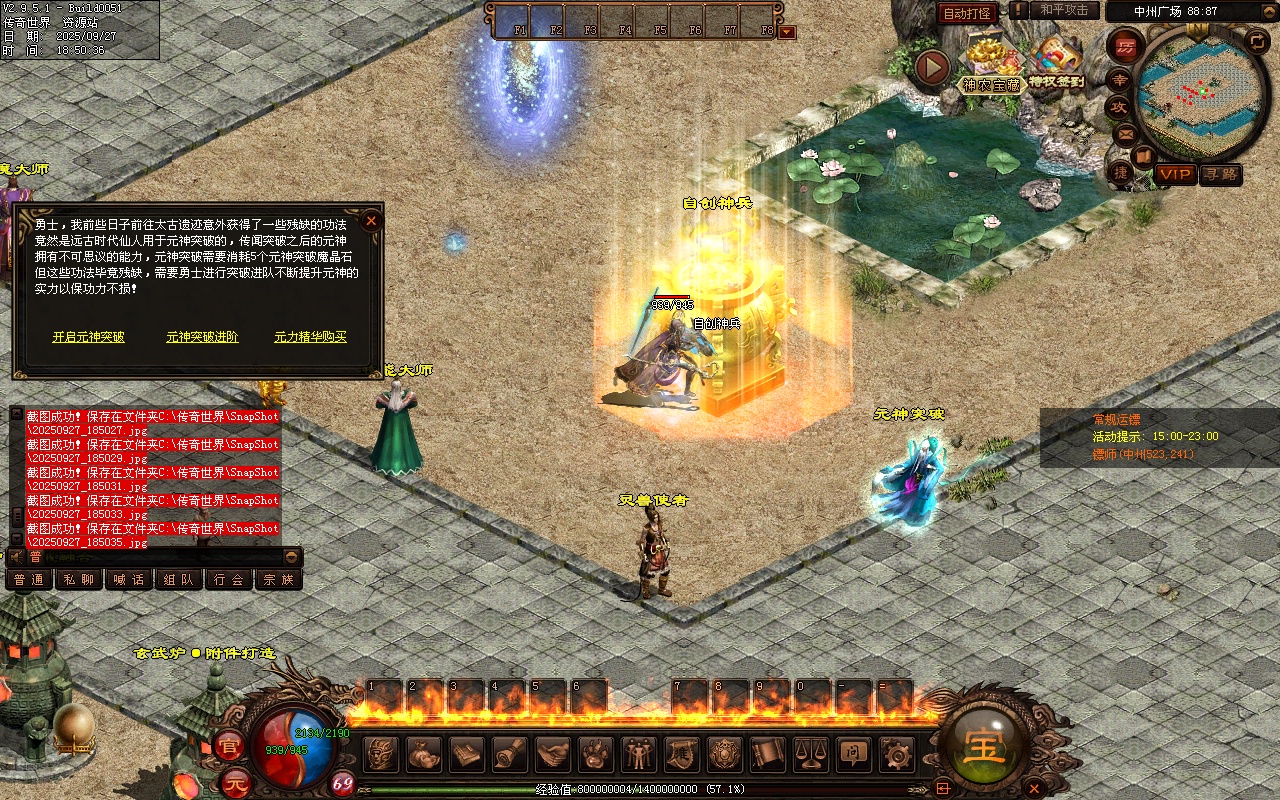Switch to the 行会 guild chat tab
The height and width of the screenshot is (800, 1280).
tap(229, 579)
